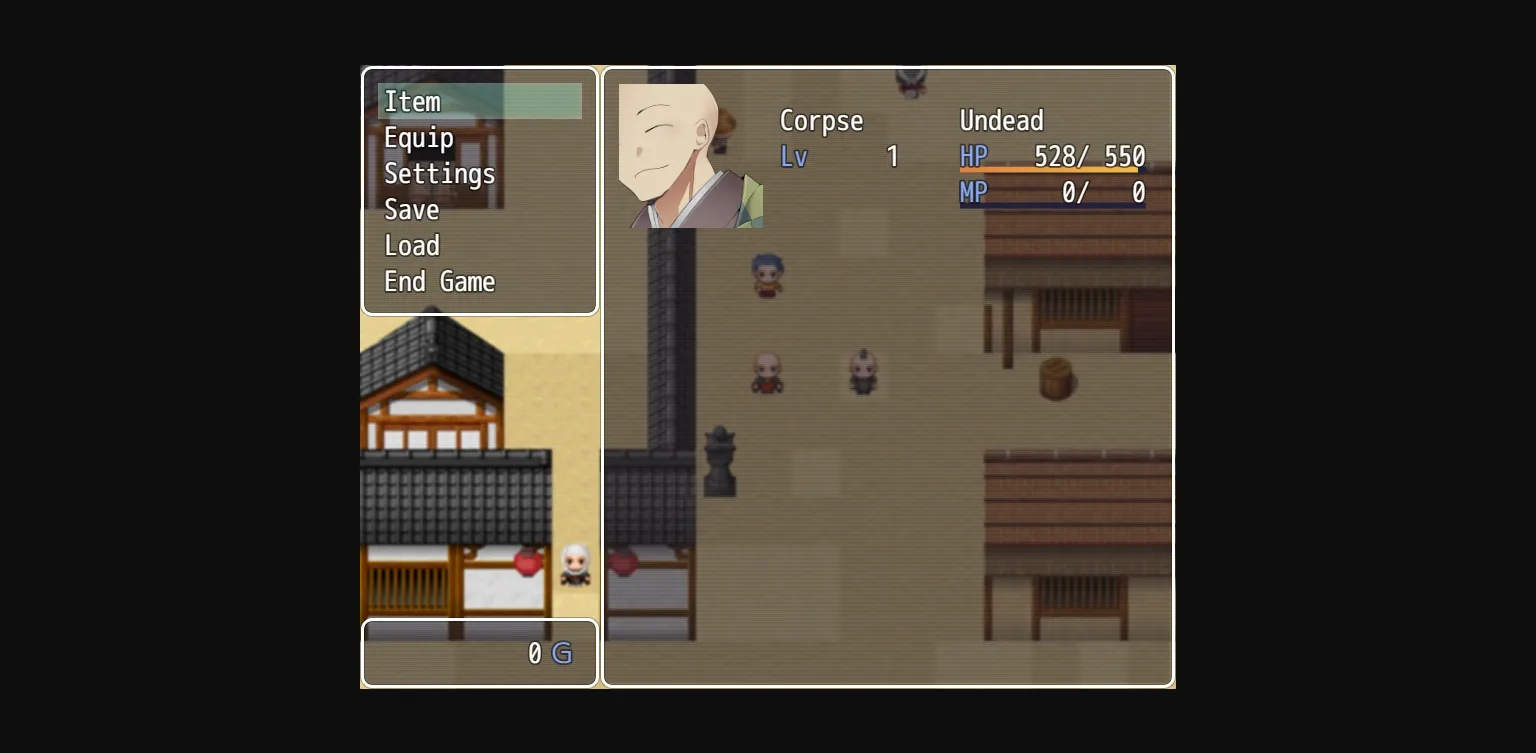Open the Settings option
1536x753 pixels.
coord(439,173)
